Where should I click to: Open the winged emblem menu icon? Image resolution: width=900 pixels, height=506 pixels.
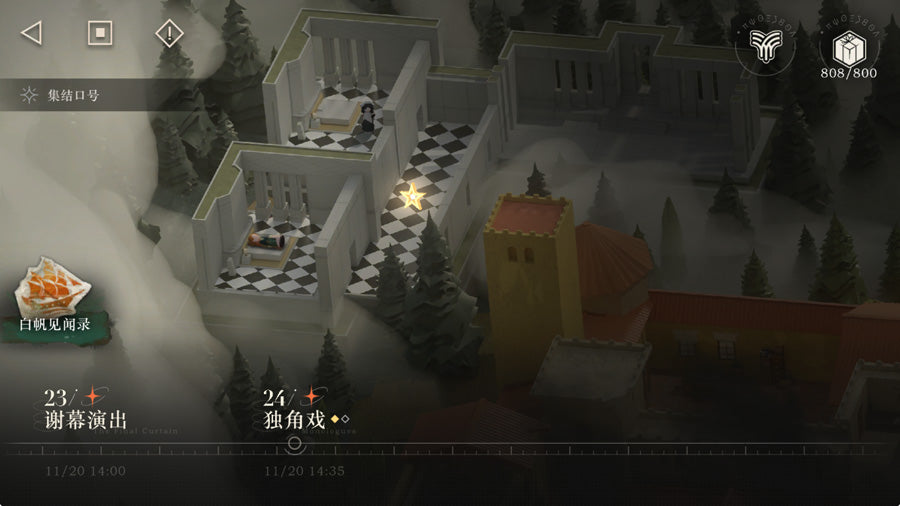click(x=765, y=46)
